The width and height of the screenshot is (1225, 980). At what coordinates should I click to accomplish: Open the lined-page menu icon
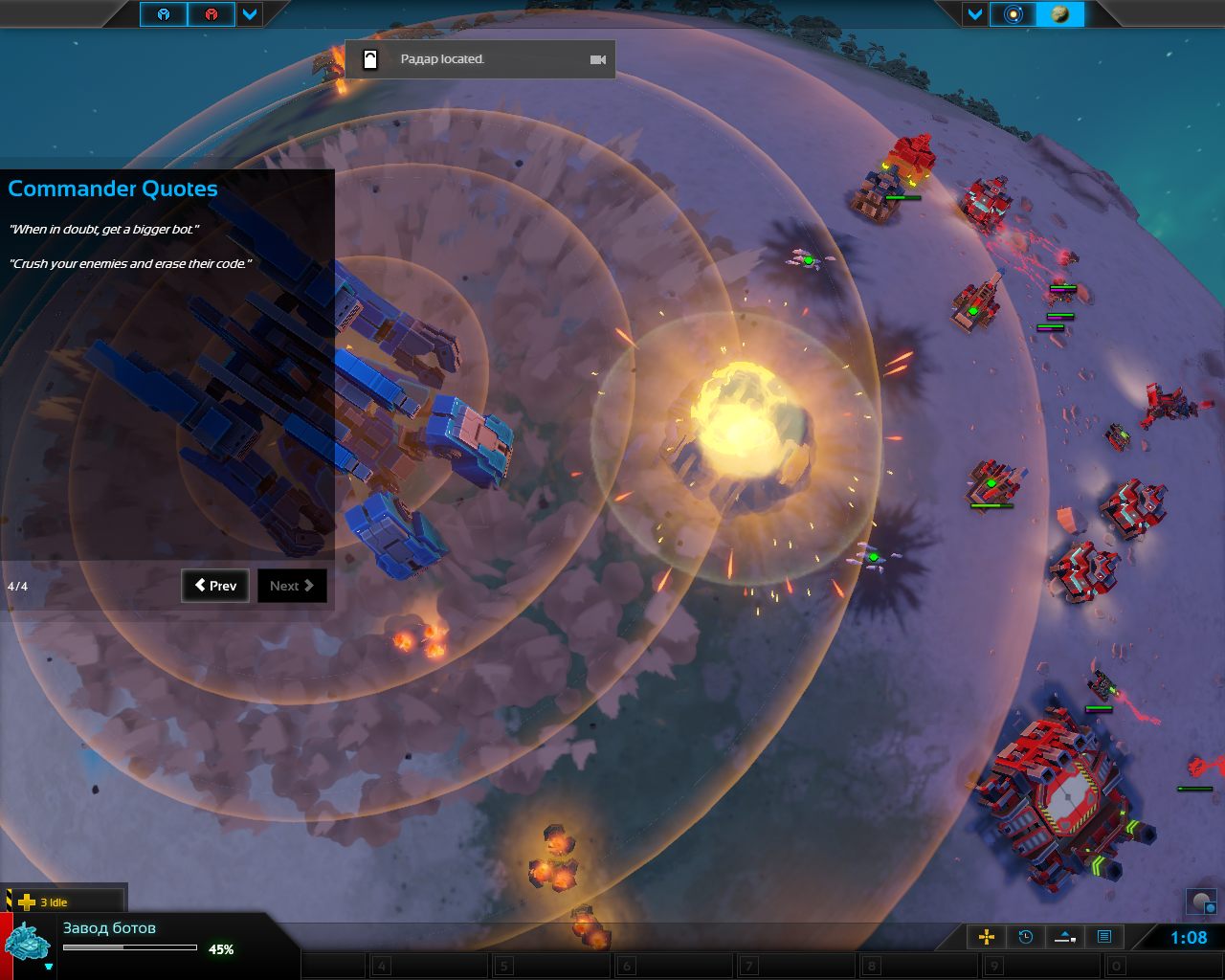coord(1103,937)
